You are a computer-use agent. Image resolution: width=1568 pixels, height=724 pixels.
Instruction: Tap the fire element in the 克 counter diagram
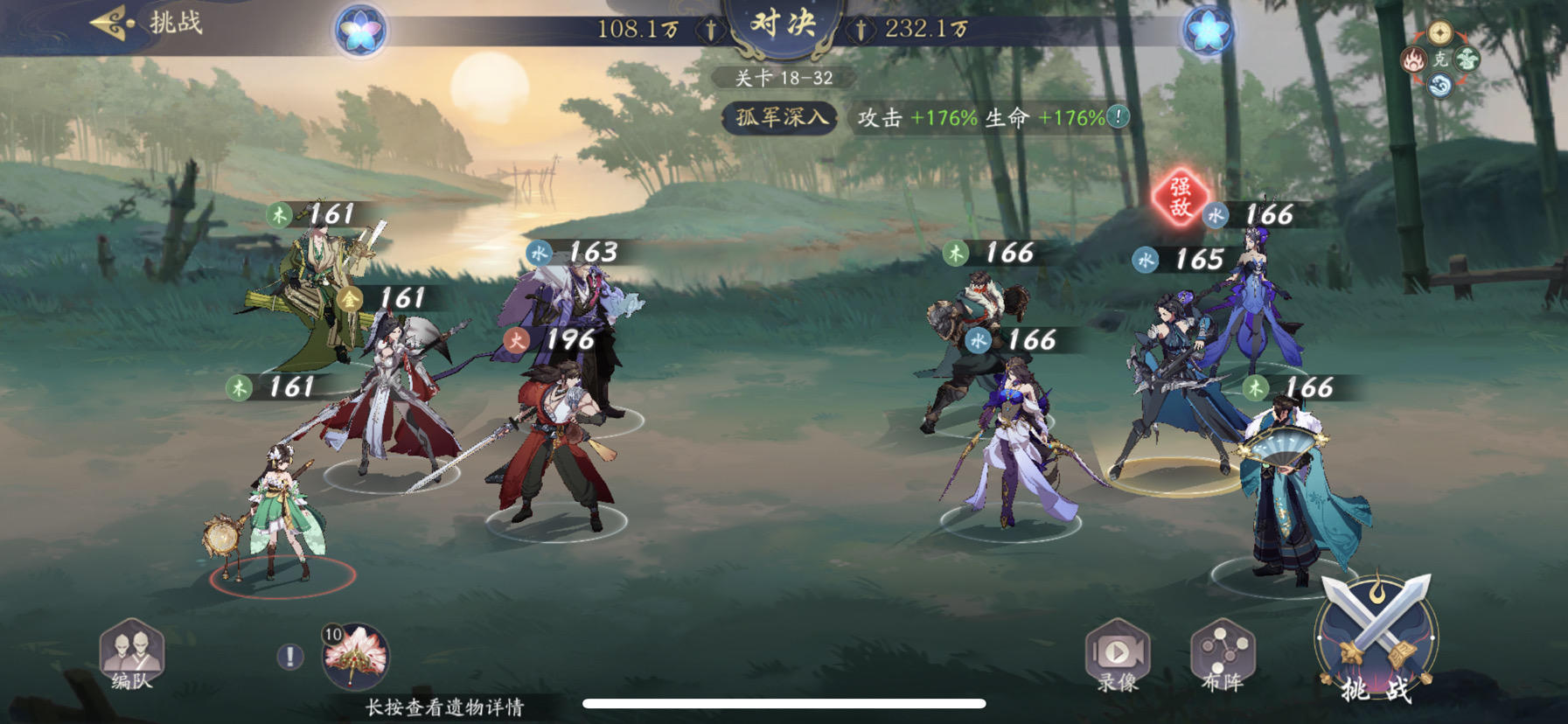pos(1414,59)
